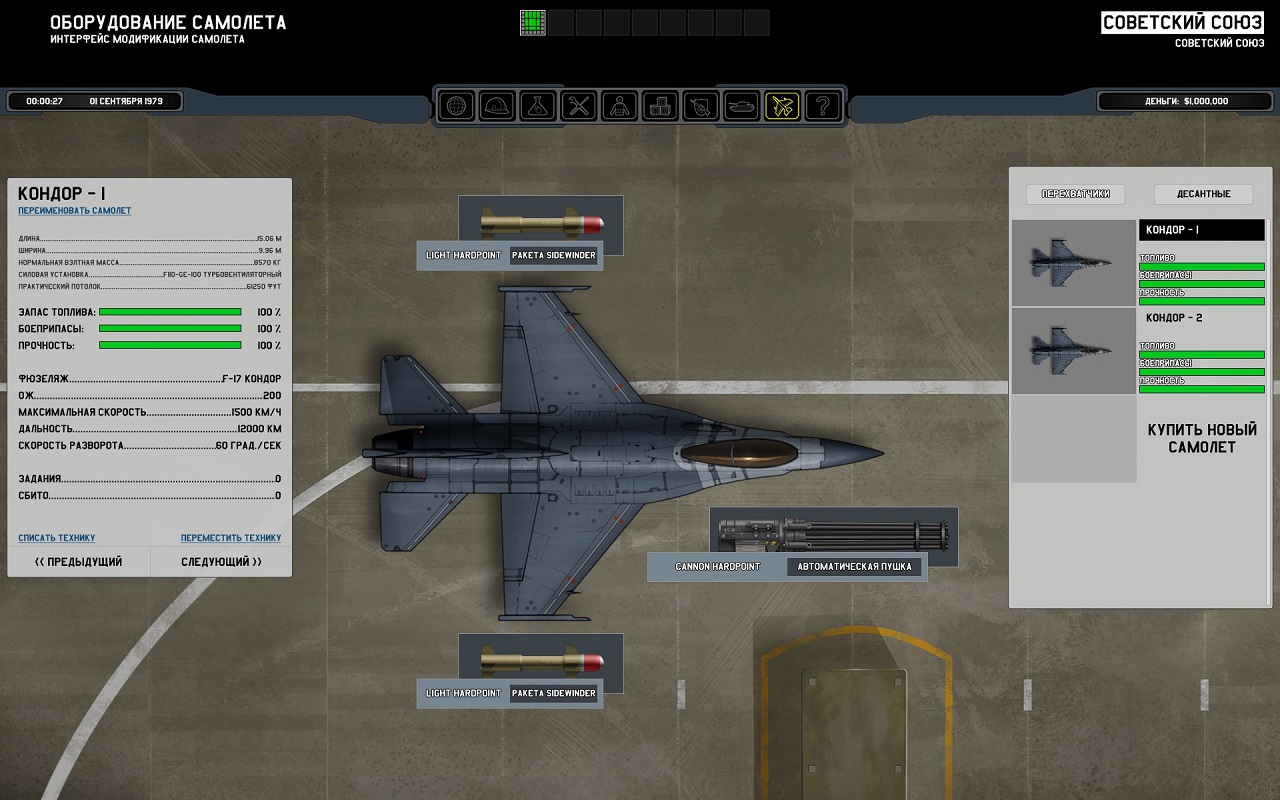Viewport: 1280px width, 800px height.
Task: Choose Купить новый самолет
Action: pyautogui.click(x=1201, y=438)
